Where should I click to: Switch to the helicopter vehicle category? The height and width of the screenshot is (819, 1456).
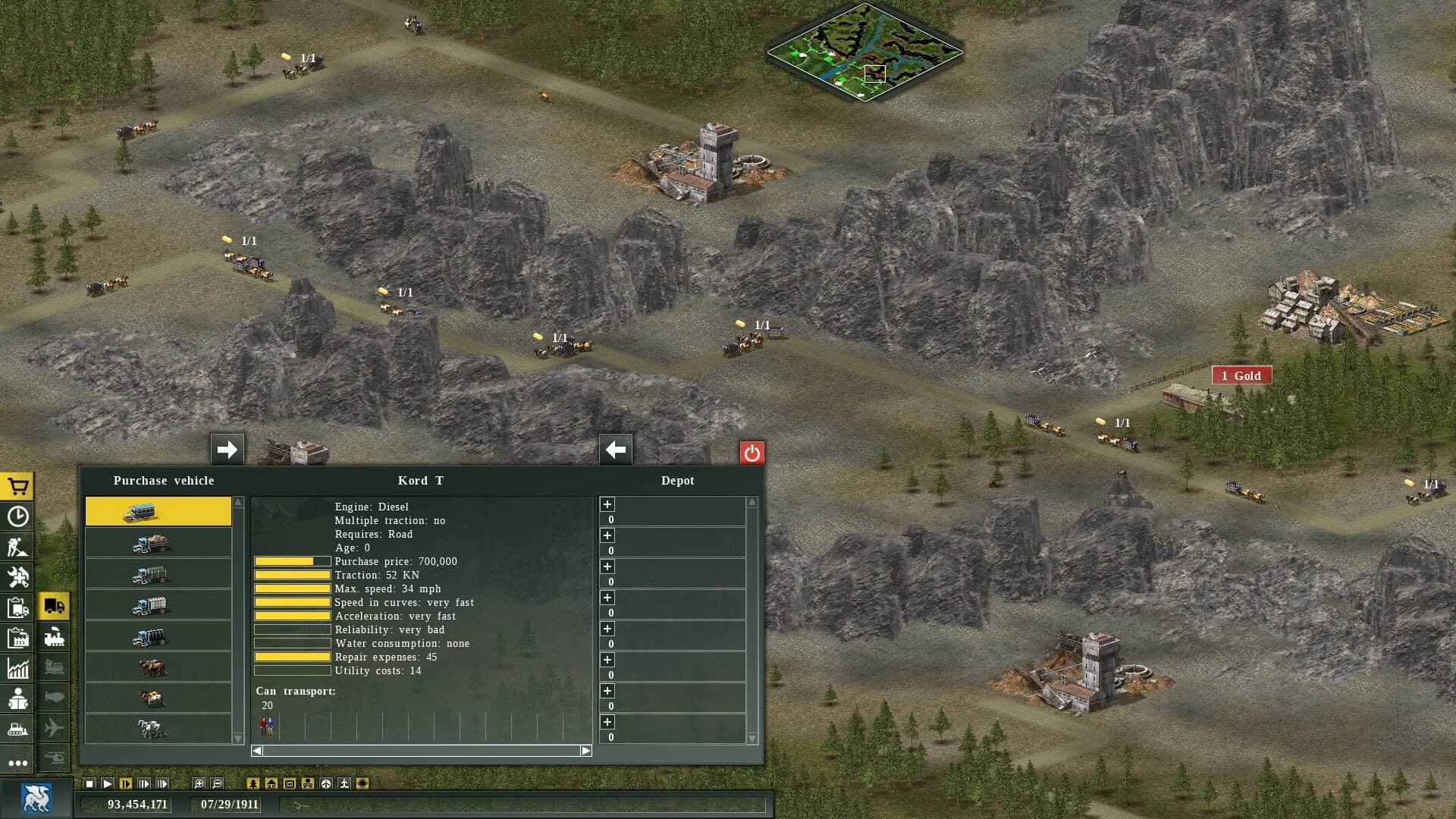(55, 757)
